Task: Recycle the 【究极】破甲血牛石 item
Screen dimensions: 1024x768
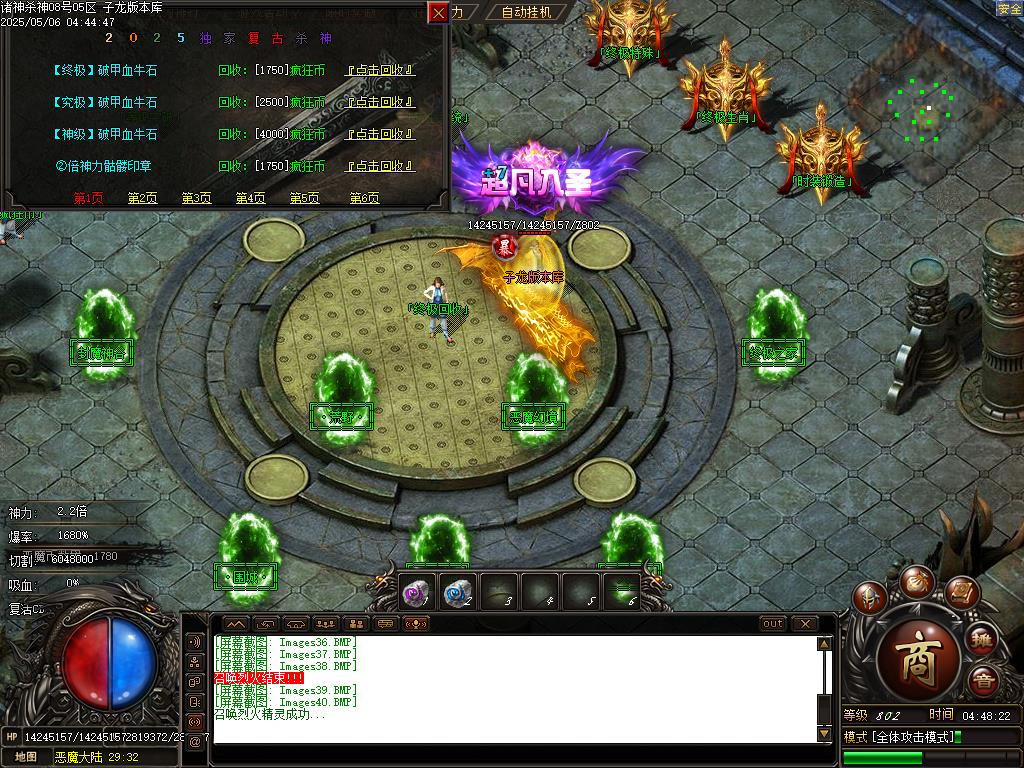Action: (x=380, y=102)
